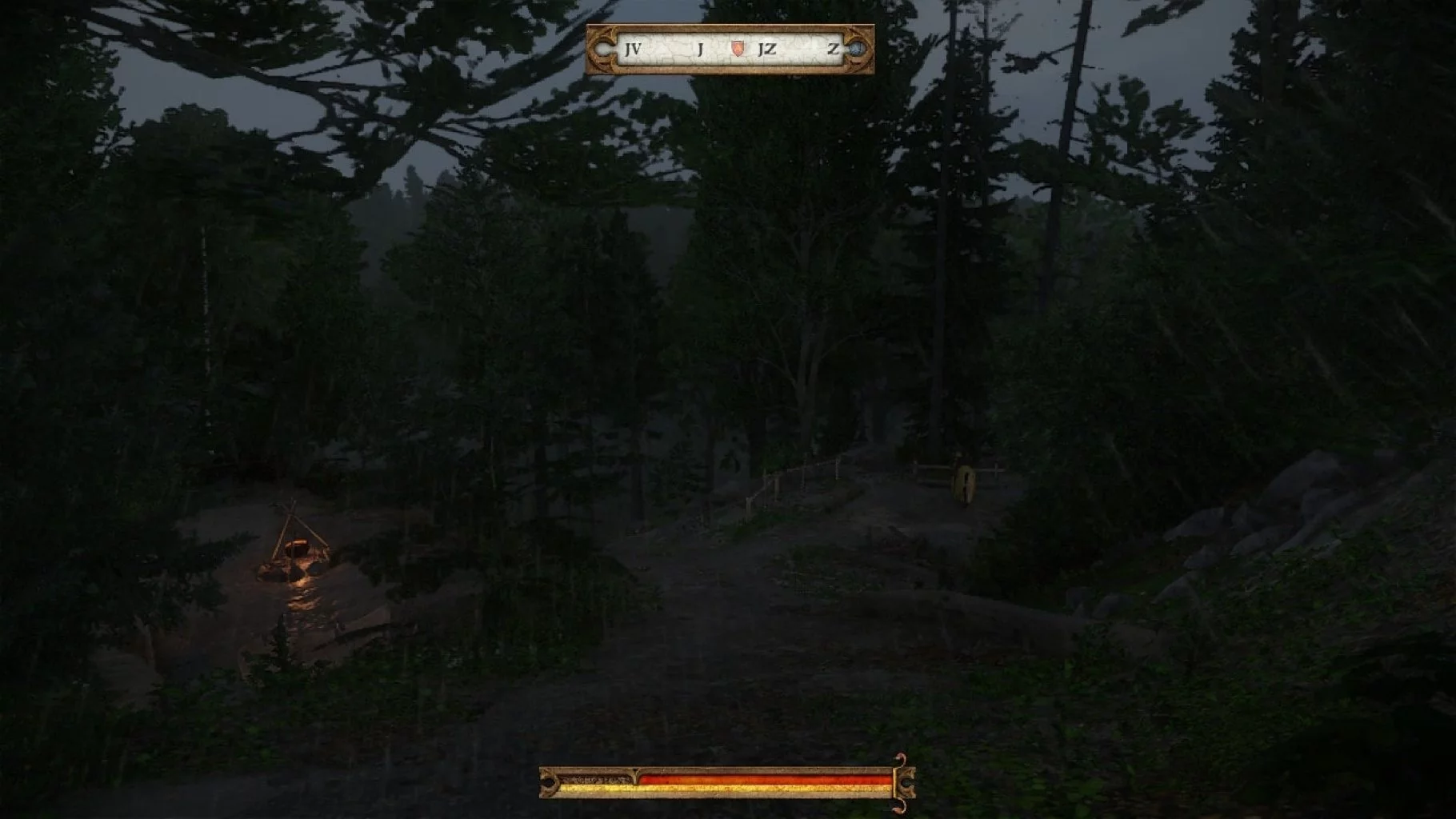The image size is (1456, 819).
Task: Click the red shield marker on the compass
Action: [x=738, y=50]
